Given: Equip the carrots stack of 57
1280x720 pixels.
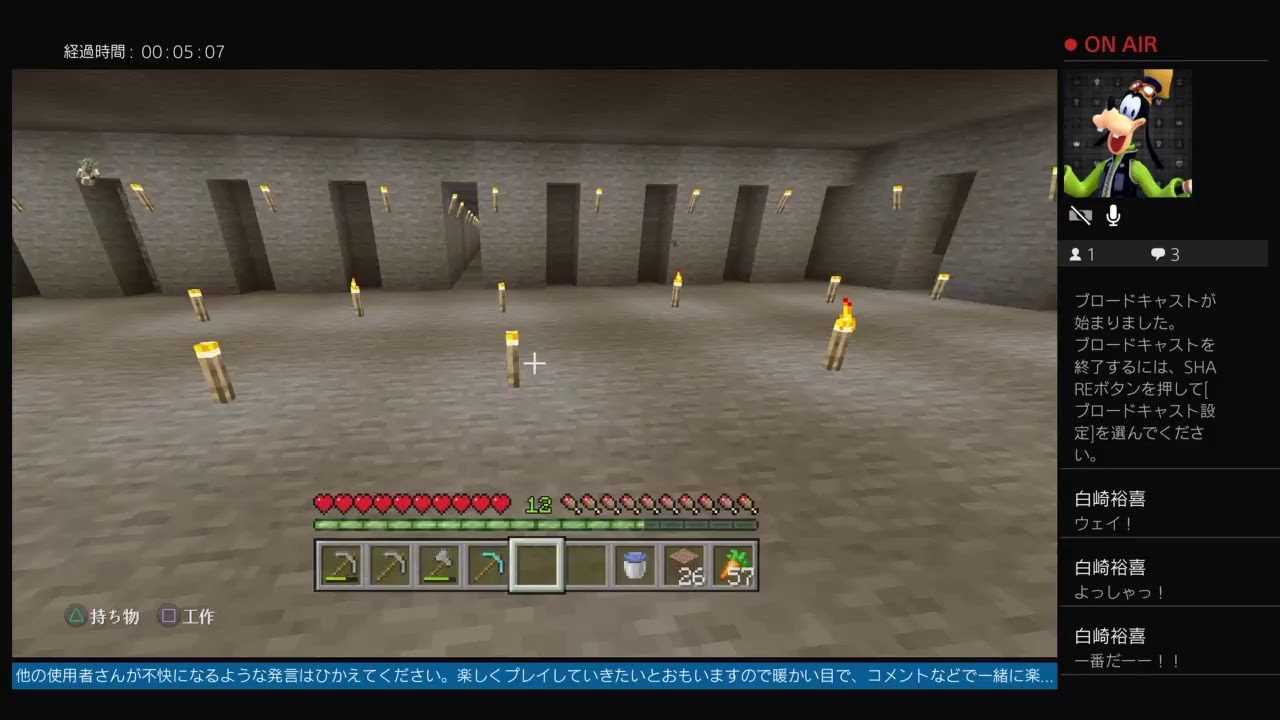Looking at the screenshot, I should point(732,565).
